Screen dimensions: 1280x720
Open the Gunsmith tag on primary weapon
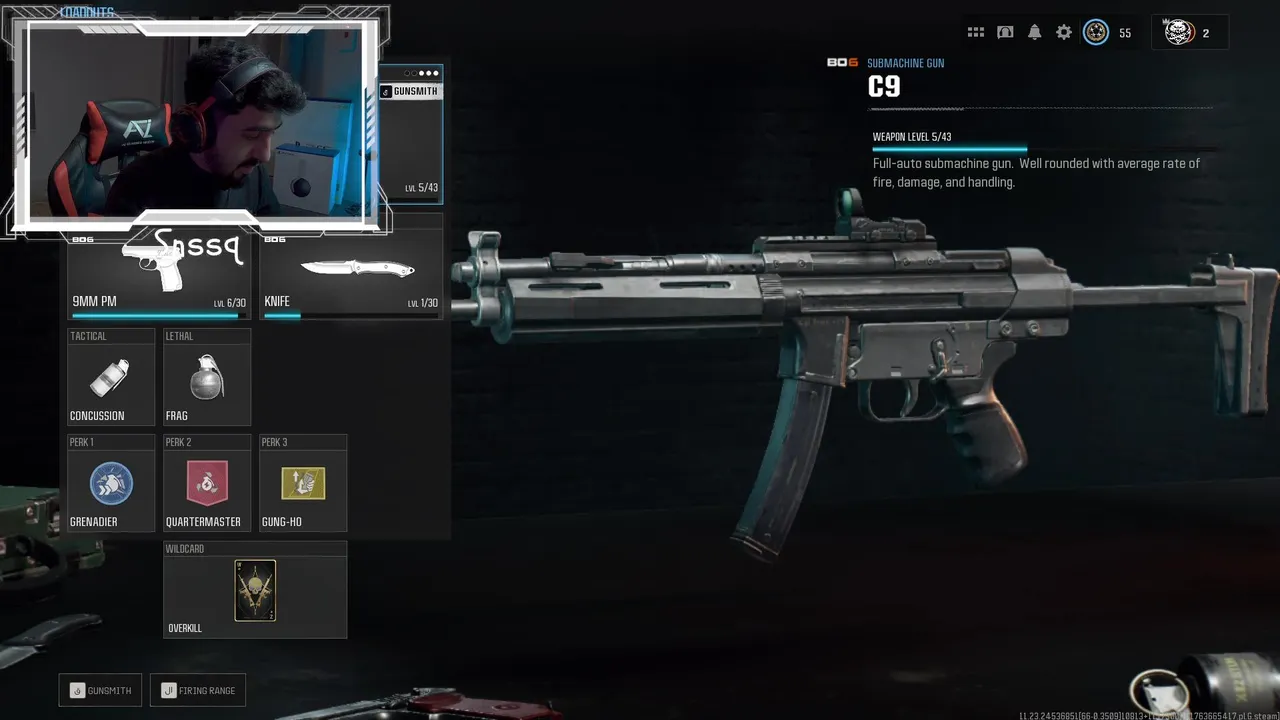tap(410, 92)
